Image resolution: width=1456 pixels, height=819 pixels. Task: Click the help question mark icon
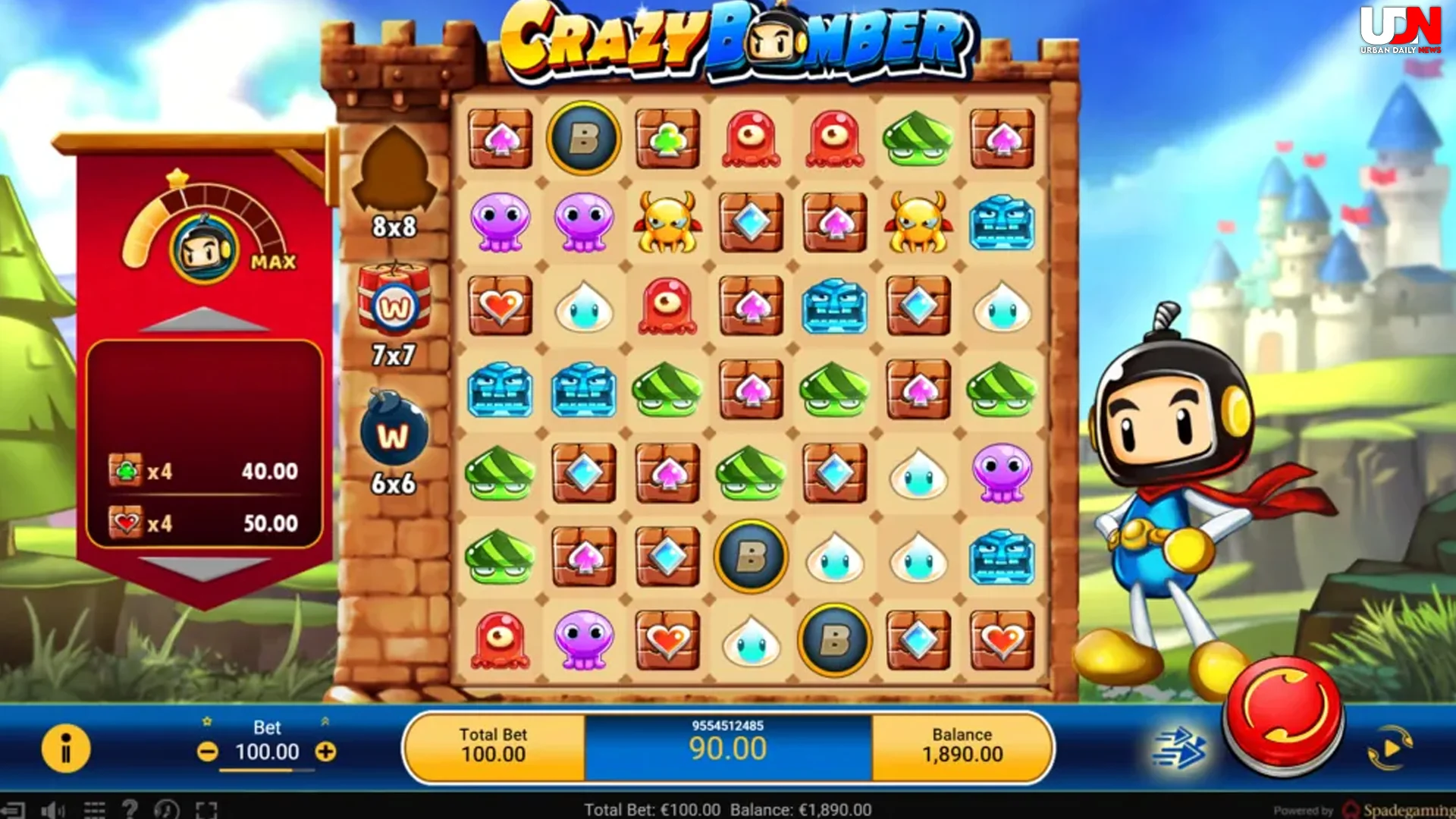click(129, 809)
